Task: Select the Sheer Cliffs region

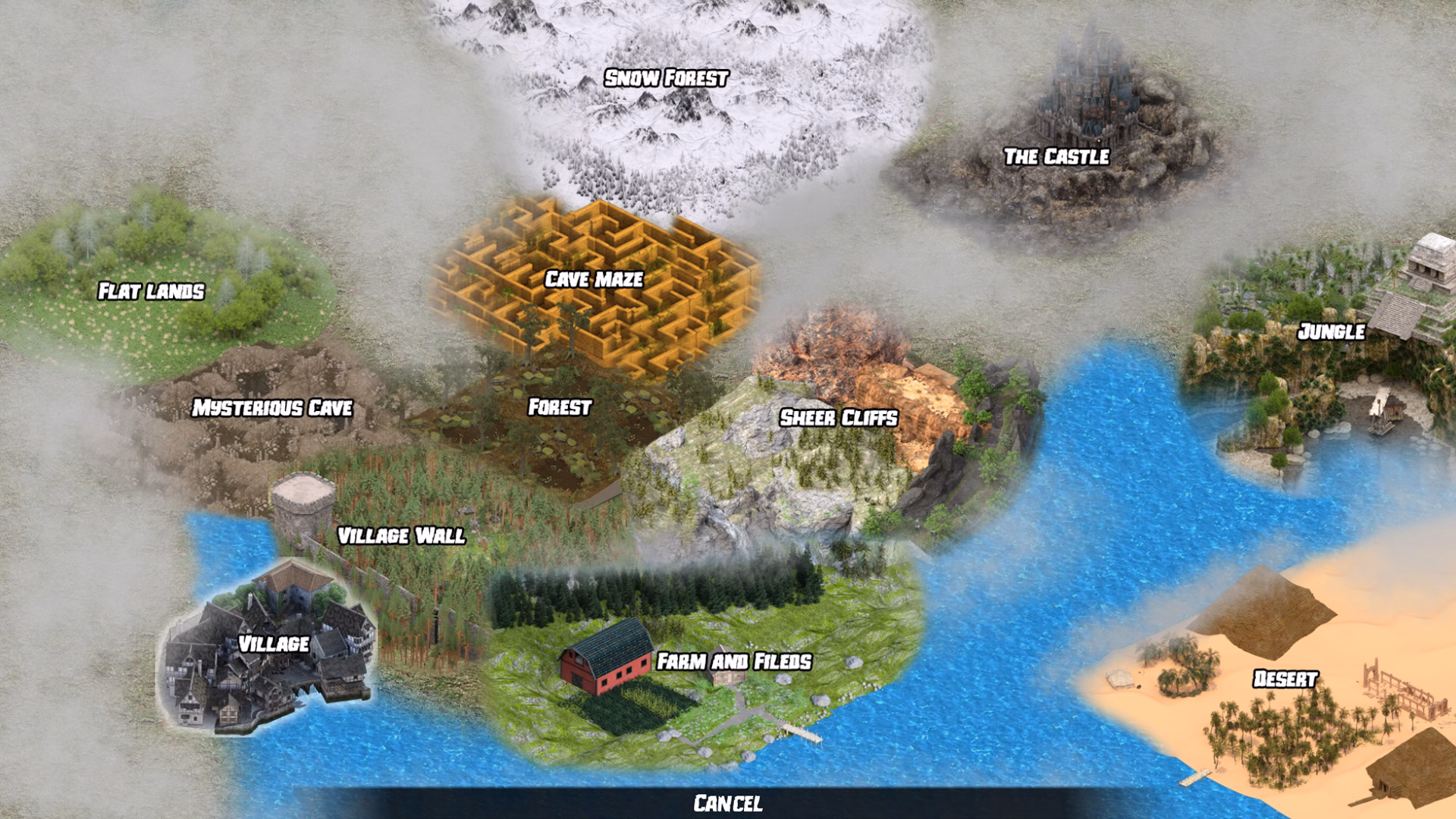Action: pyautogui.click(x=839, y=417)
